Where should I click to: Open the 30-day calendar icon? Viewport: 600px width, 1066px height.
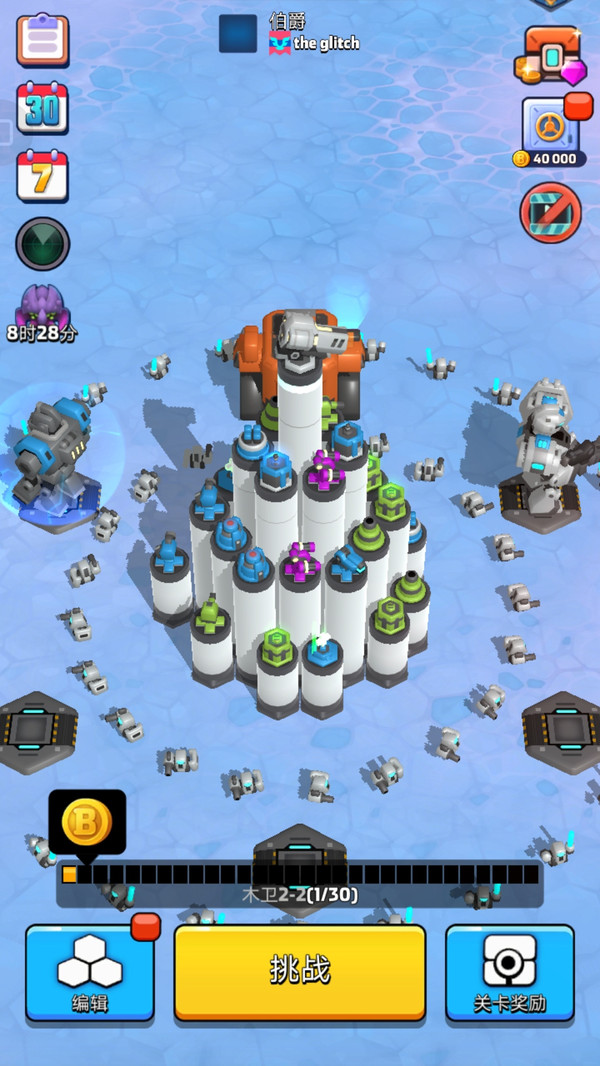[x=42, y=108]
